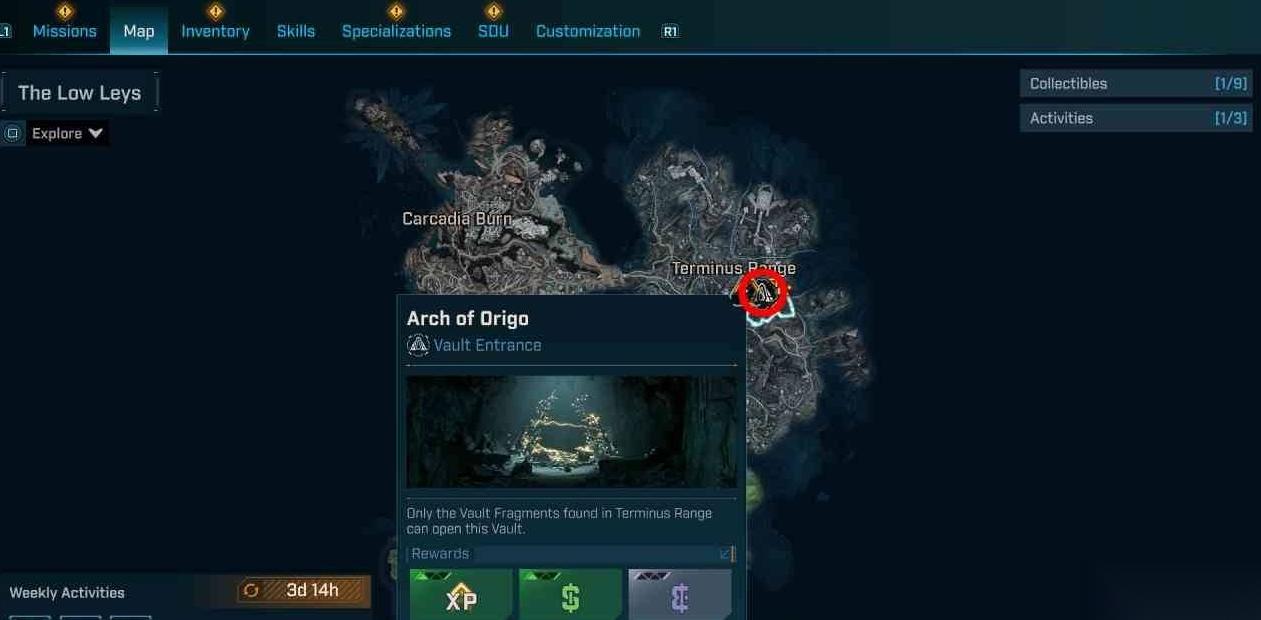Select the Map tab

coord(139,31)
